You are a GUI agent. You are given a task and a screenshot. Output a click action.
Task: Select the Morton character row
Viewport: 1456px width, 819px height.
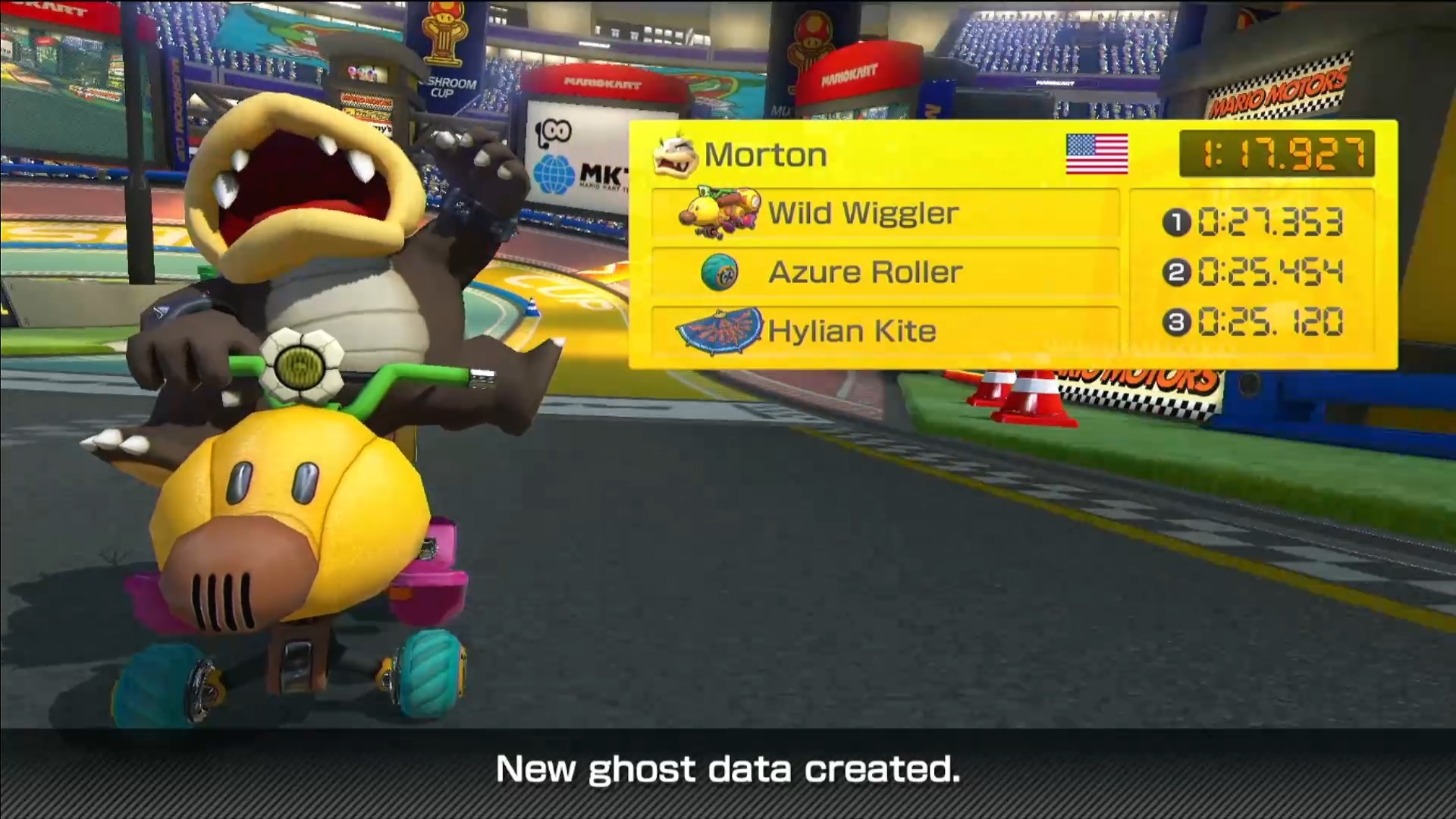point(764,155)
